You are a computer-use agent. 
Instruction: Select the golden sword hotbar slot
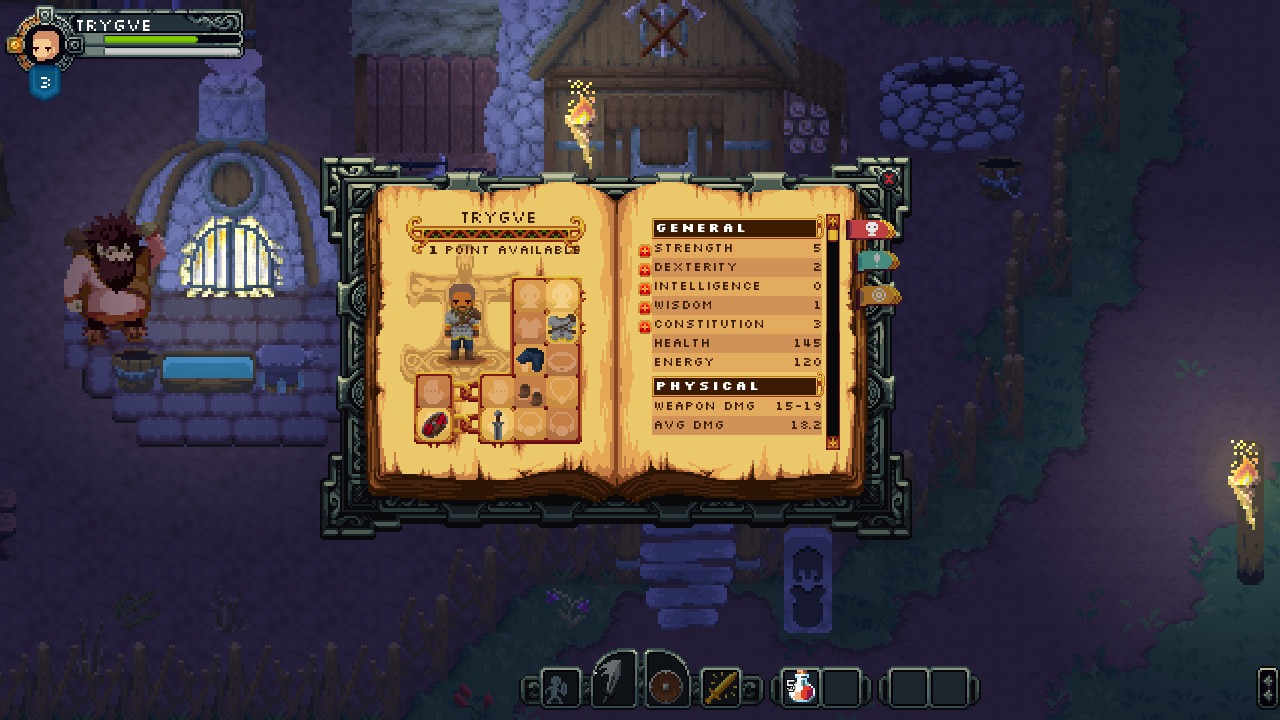(x=722, y=687)
